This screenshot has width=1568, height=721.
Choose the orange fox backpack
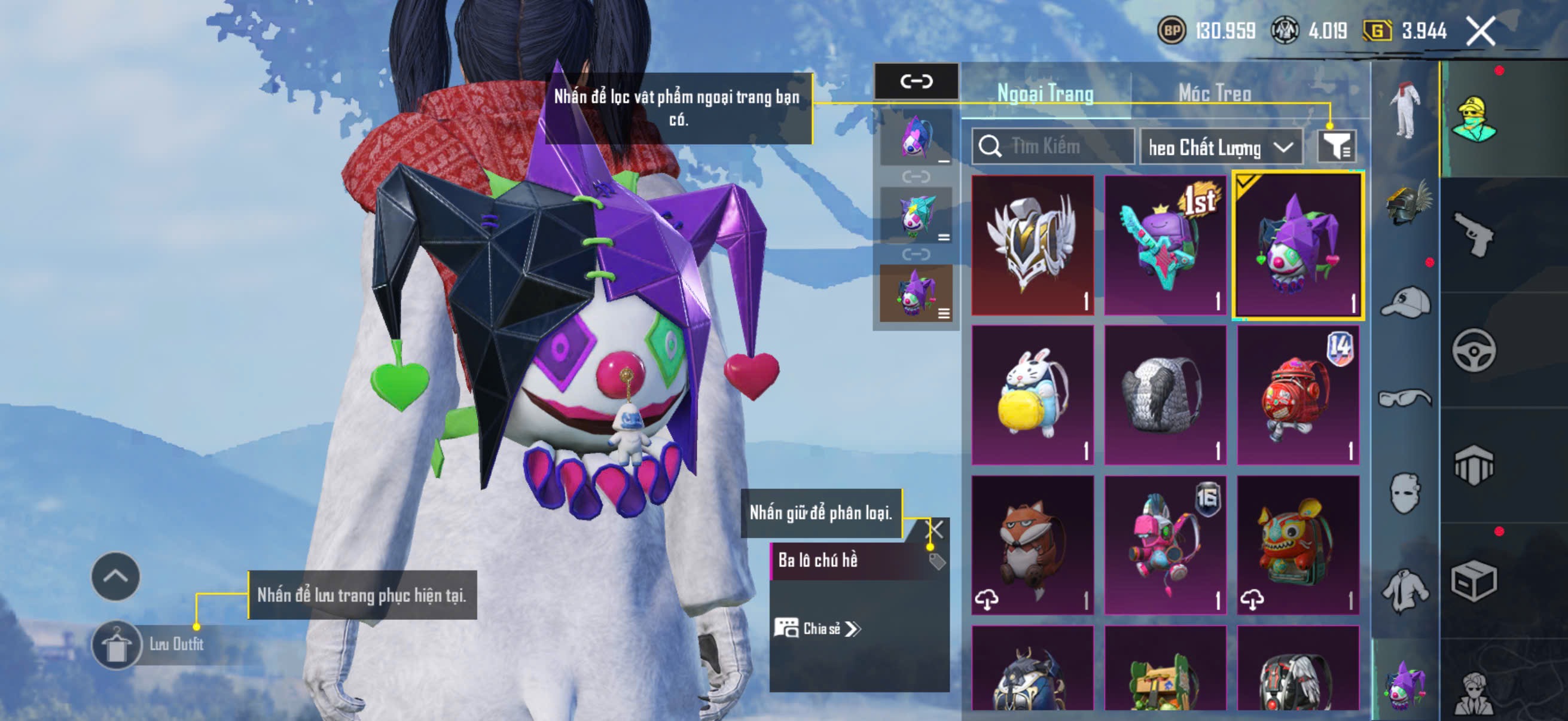tap(1032, 545)
